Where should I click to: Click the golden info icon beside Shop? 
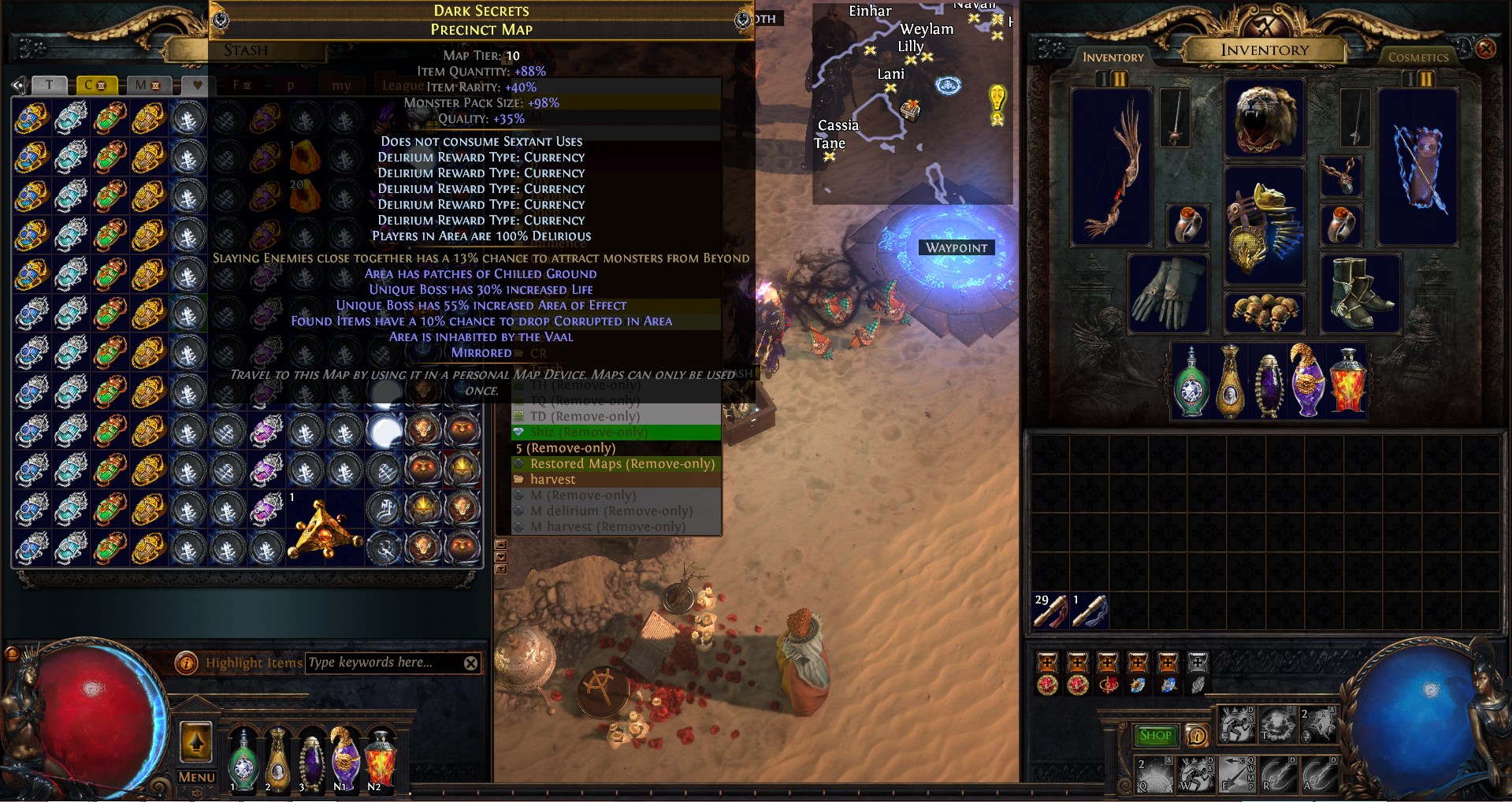[x=1197, y=737]
